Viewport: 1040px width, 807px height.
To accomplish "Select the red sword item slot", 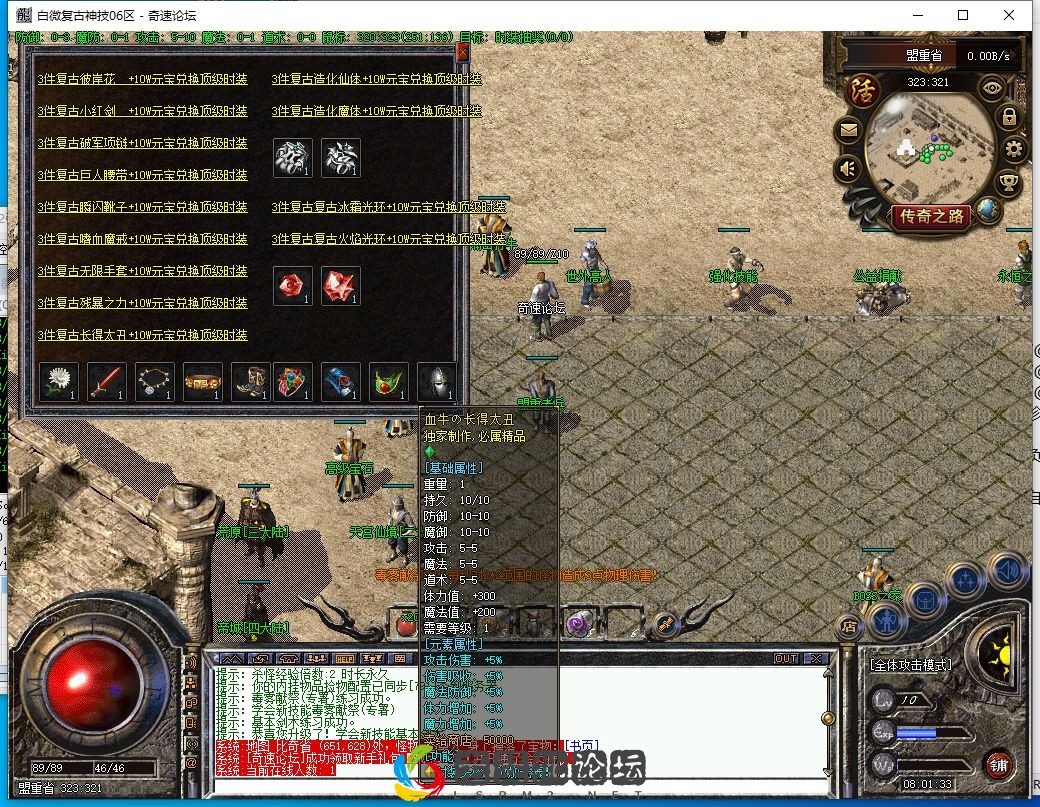I will (106, 381).
